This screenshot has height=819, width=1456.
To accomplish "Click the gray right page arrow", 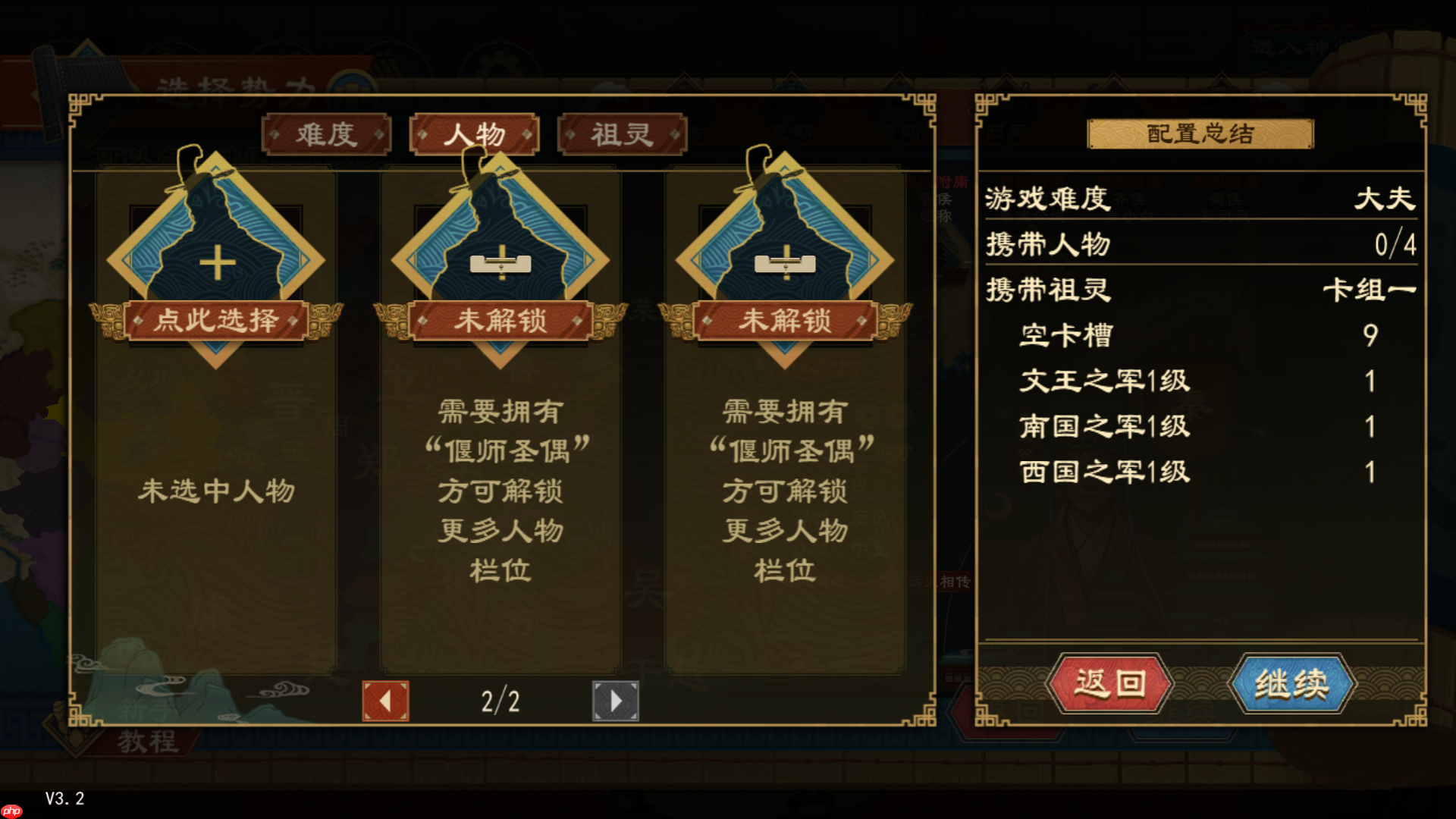I will pyautogui.click(x=614, y=701).
